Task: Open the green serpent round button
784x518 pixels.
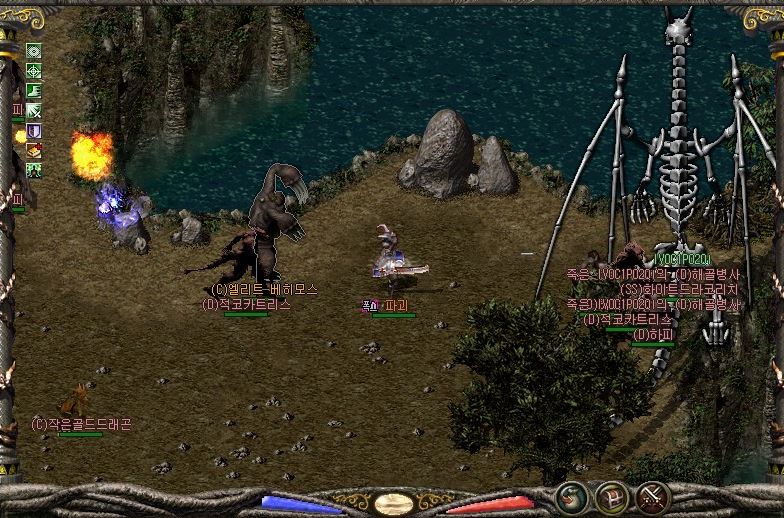Action: (x=571, y=496)
